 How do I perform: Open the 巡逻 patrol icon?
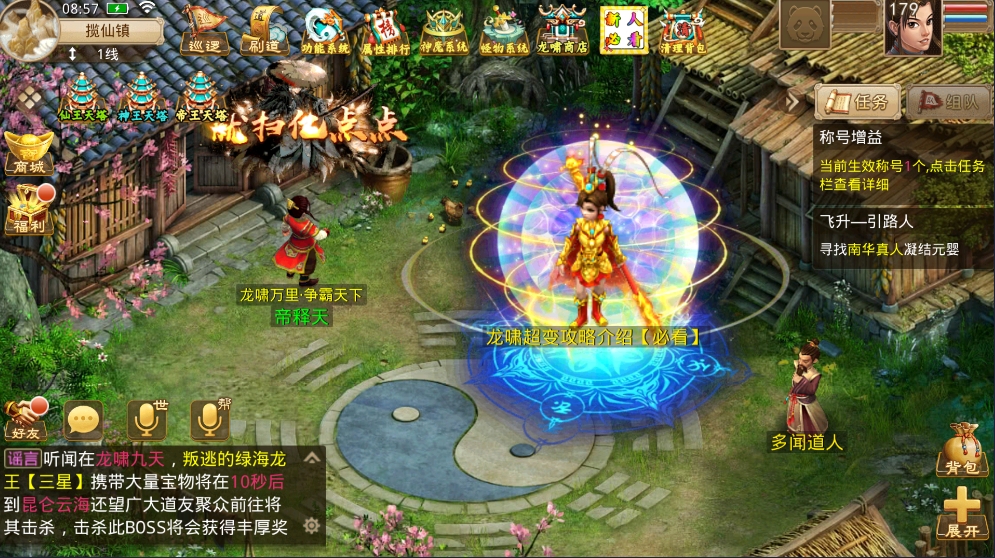coord(204,29)
